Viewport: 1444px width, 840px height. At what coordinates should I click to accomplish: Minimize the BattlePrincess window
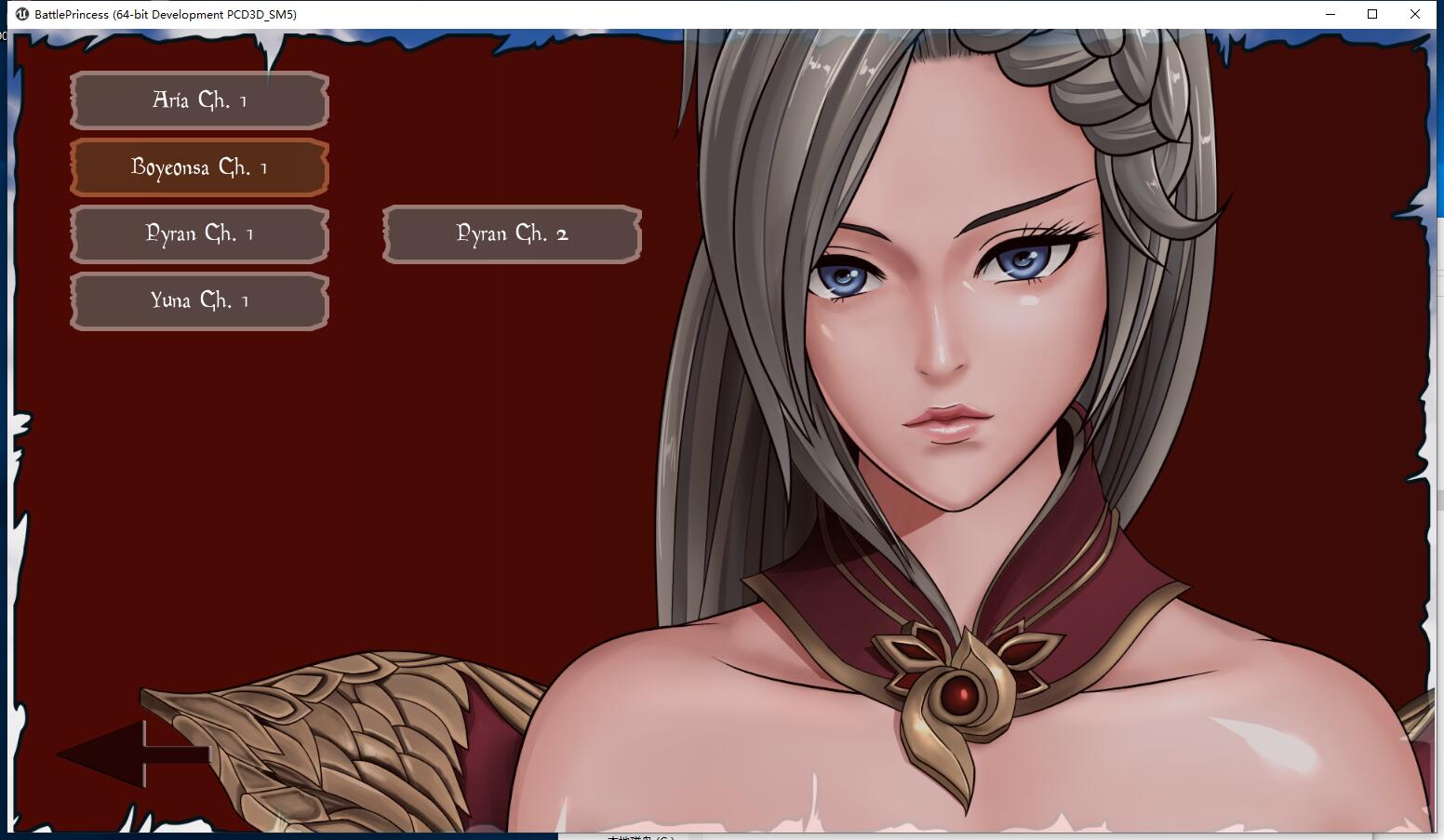tap(1330, 14)
